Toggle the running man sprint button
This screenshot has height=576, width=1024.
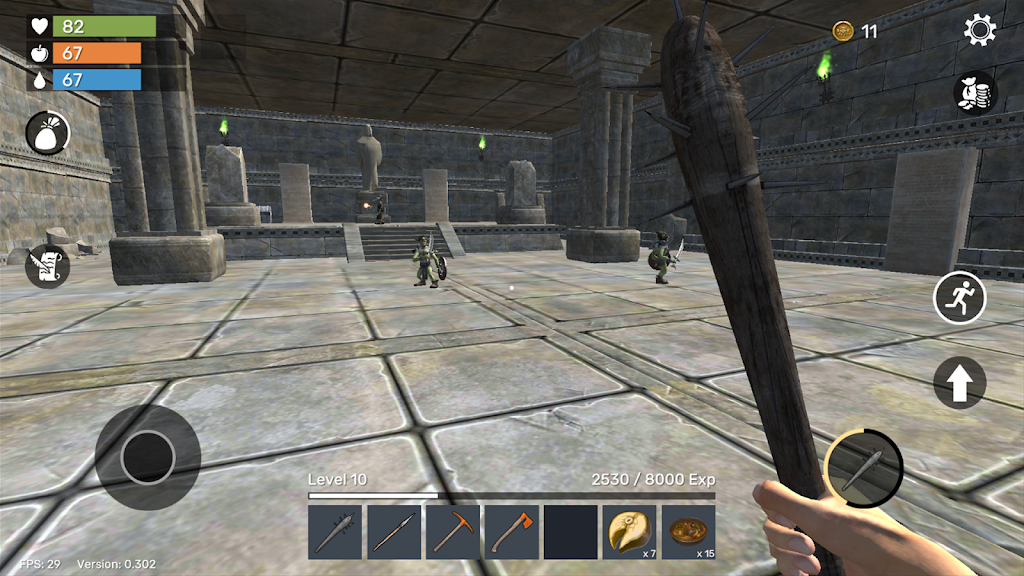click(x=960, y=298)
